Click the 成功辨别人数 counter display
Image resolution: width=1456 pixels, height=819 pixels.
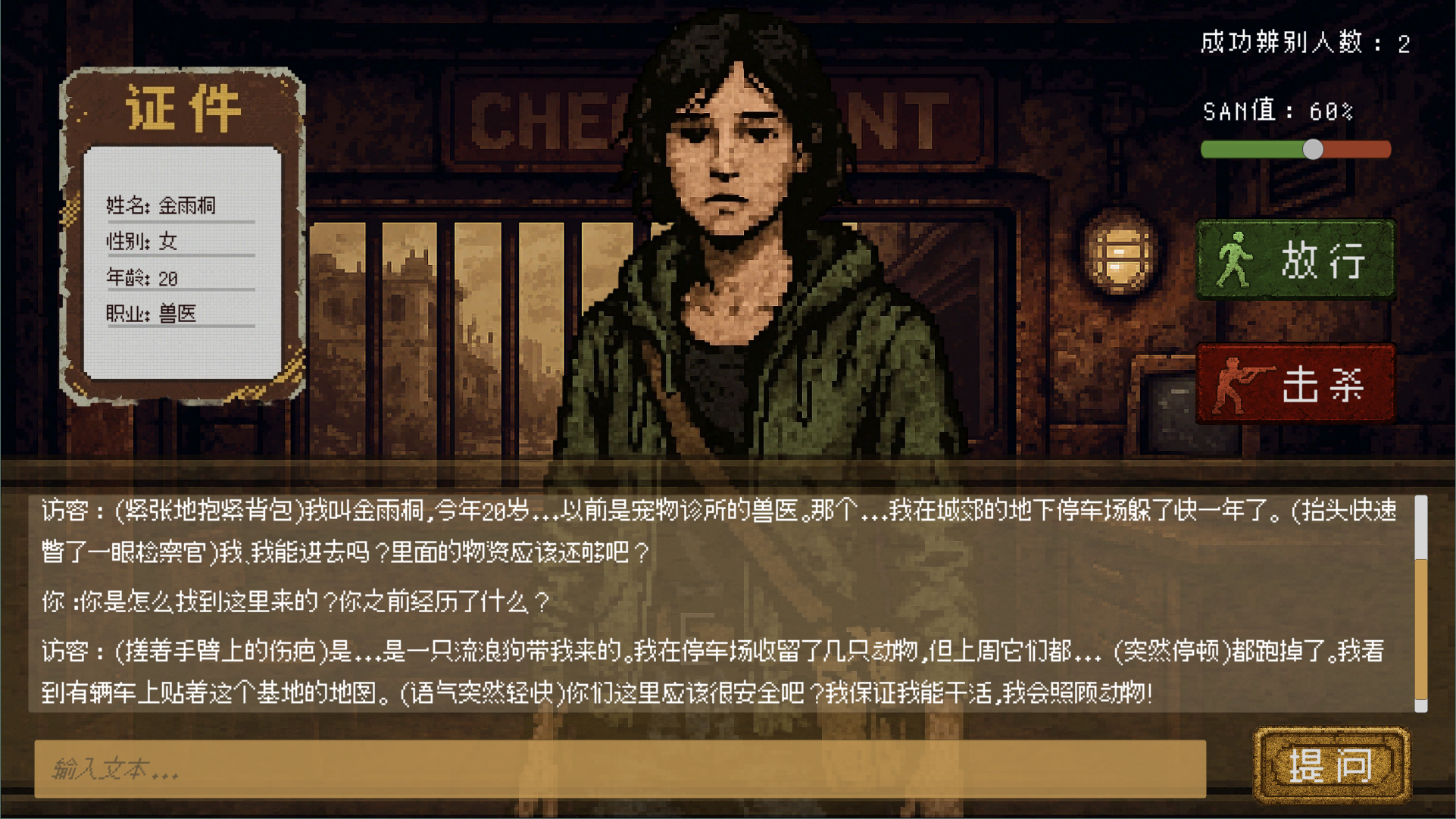[1303, 43]
